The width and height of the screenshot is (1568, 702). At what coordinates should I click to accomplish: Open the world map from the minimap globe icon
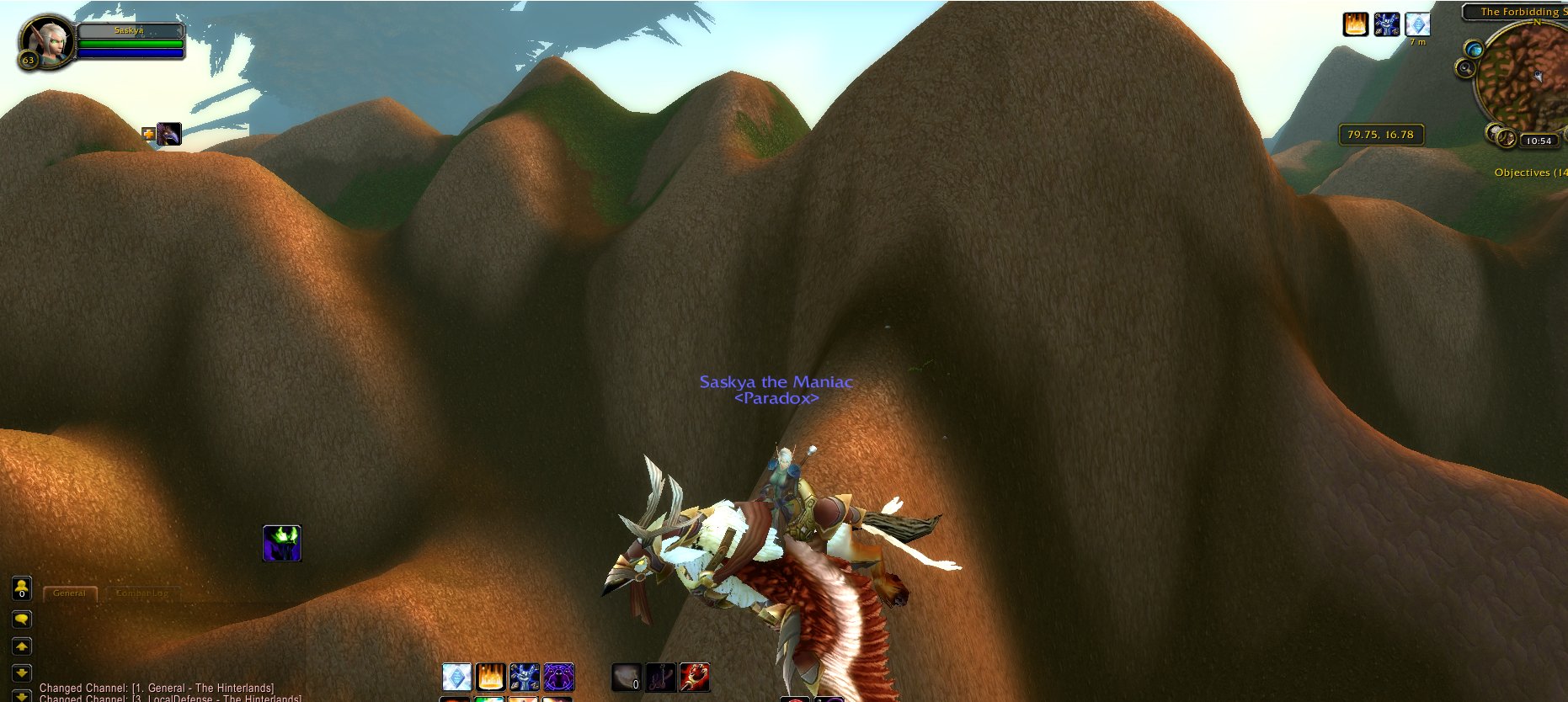coord(1473,49)
